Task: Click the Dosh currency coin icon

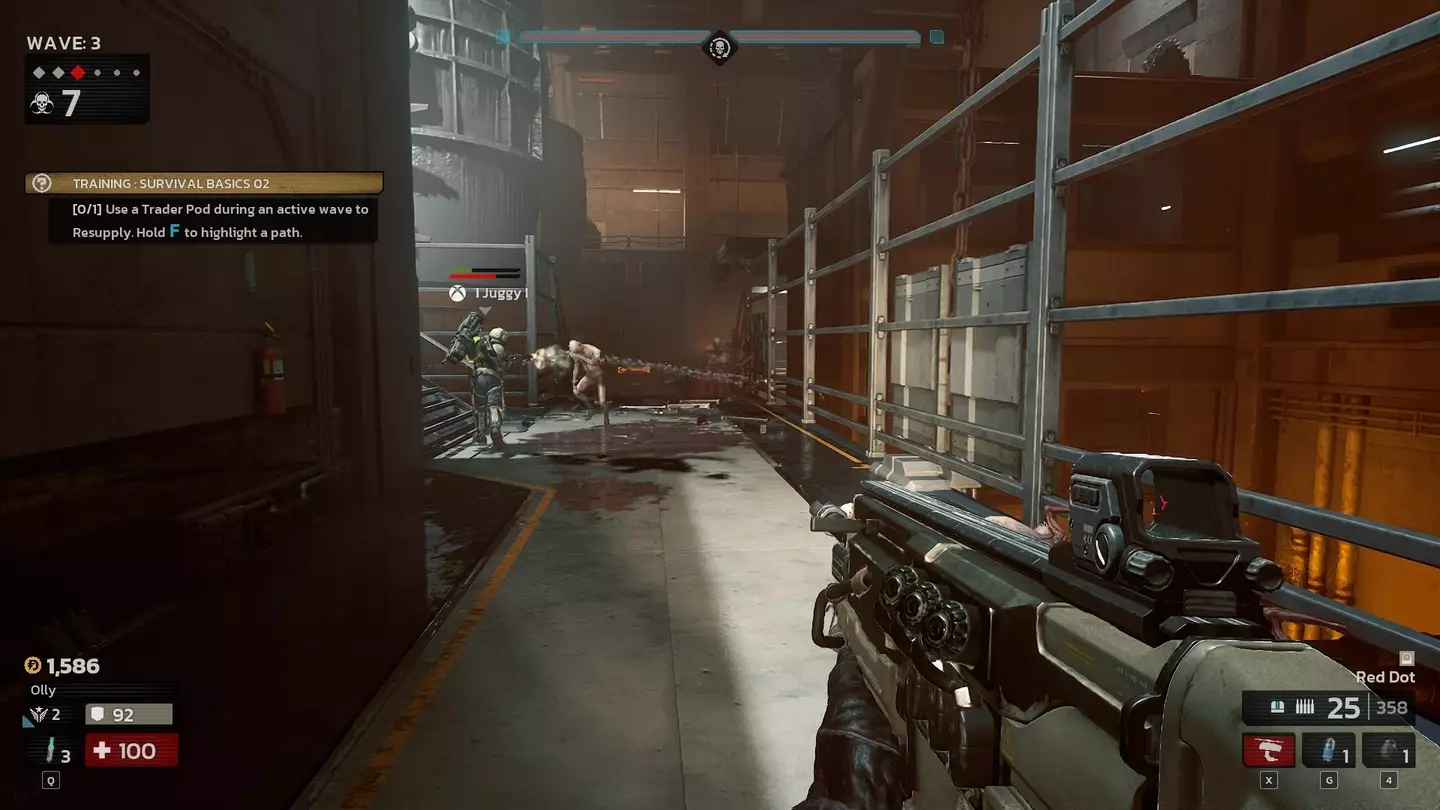Action: coord(33,666)
